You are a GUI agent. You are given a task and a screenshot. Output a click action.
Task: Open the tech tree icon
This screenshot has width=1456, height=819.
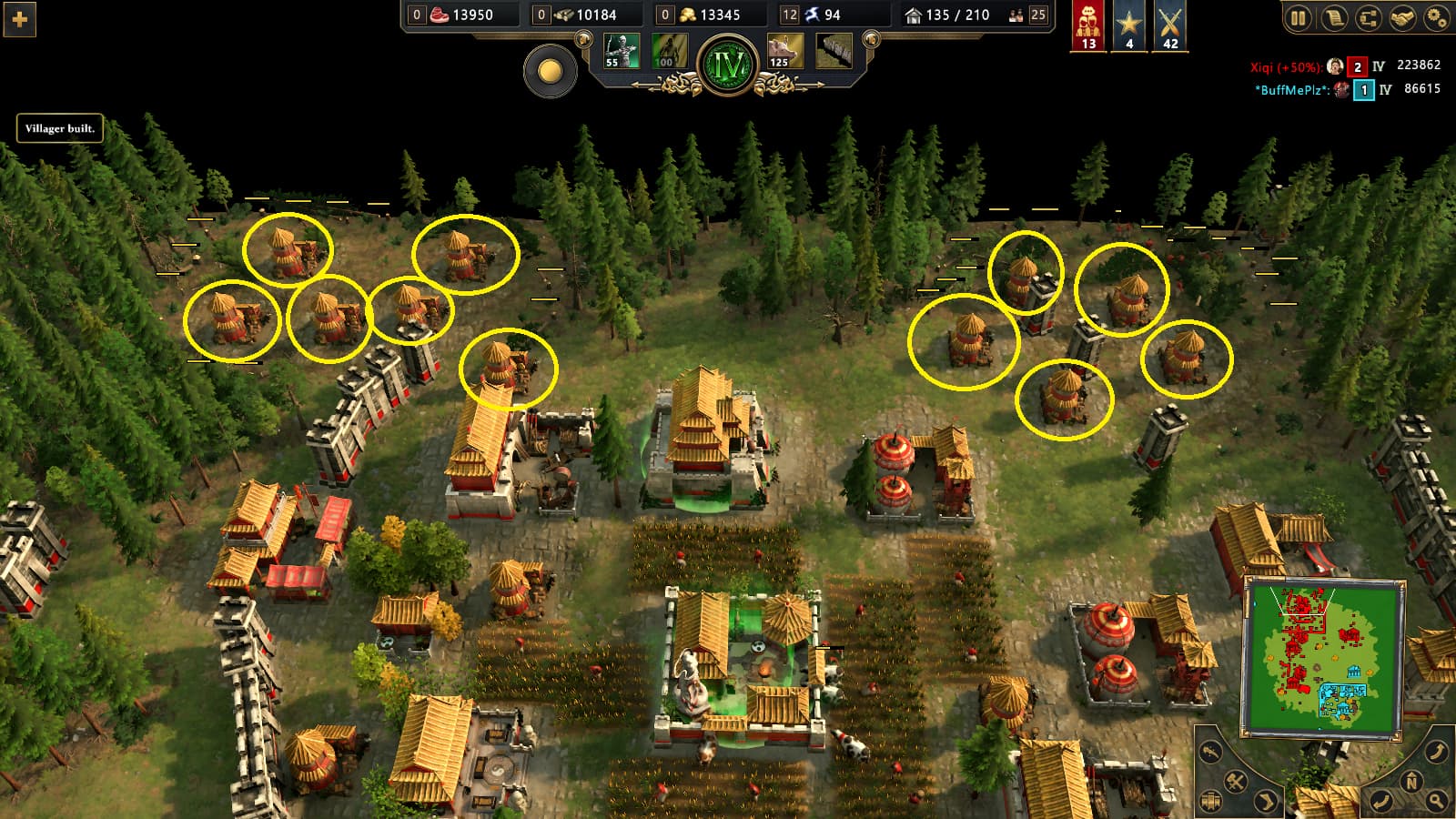tap(1368, 15)
